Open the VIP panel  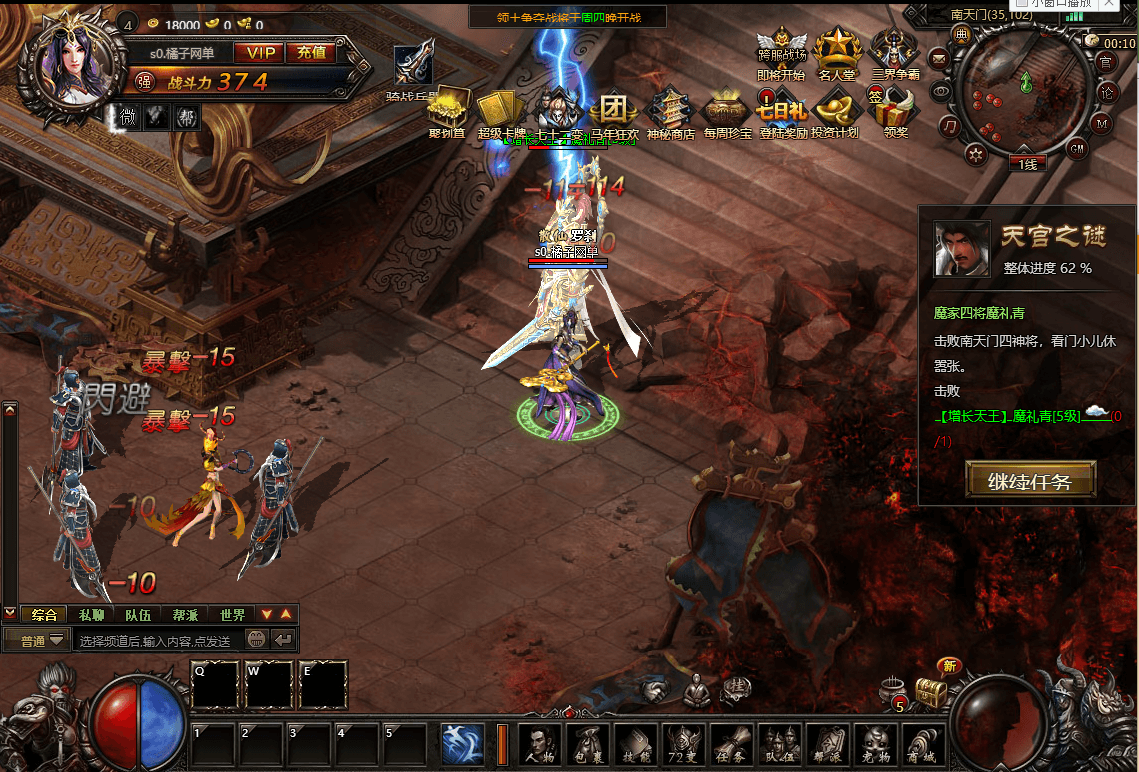[x=258, y=53]
